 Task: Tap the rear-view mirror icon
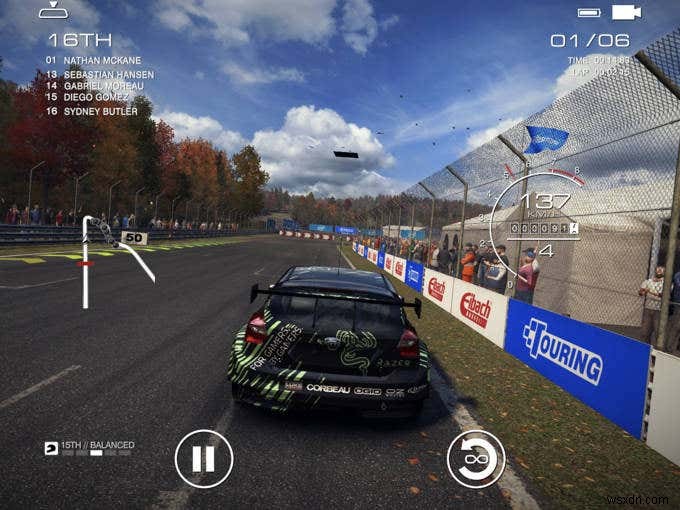[54, 11]
